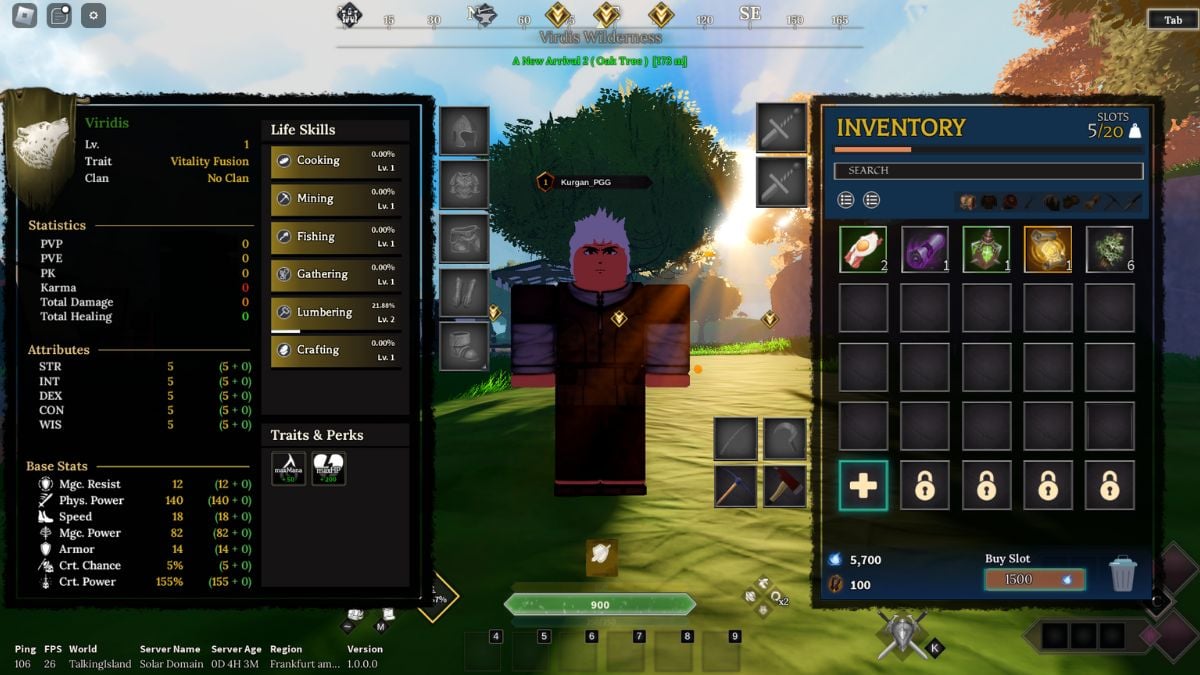This screenshot has width=1200, height=675.
Task: Select the pickaxe tool slot
Action: click(x=735, y=485)
